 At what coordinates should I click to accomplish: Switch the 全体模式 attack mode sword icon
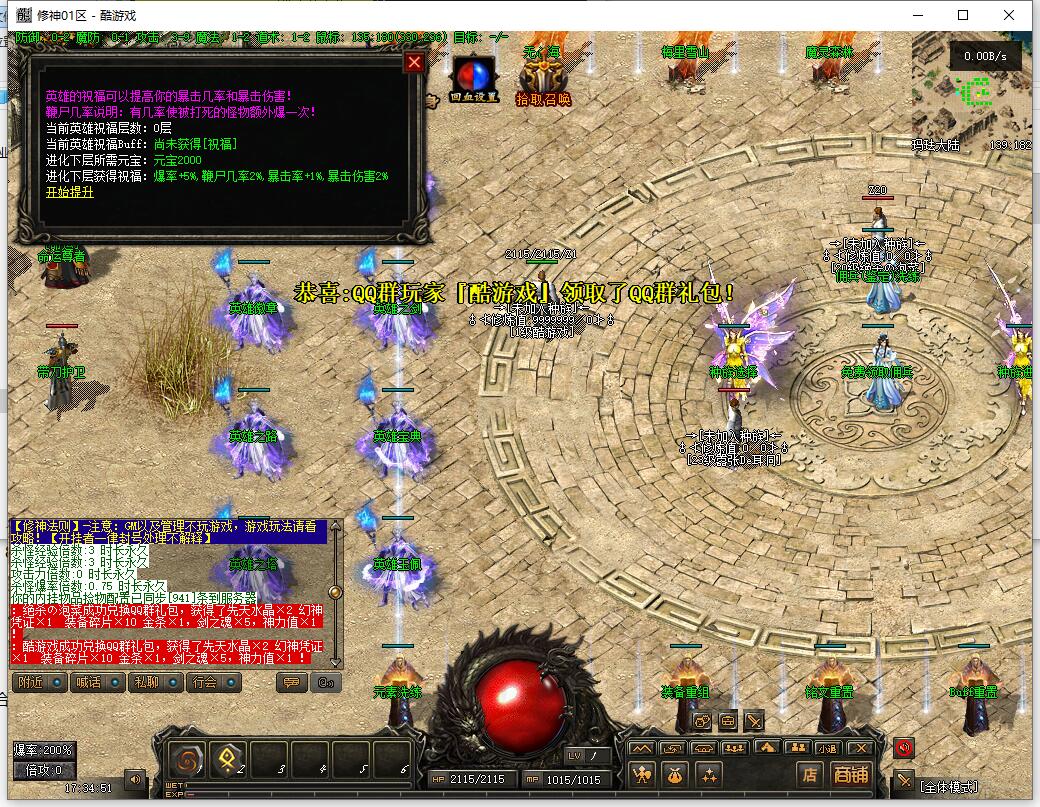[904, 781]
